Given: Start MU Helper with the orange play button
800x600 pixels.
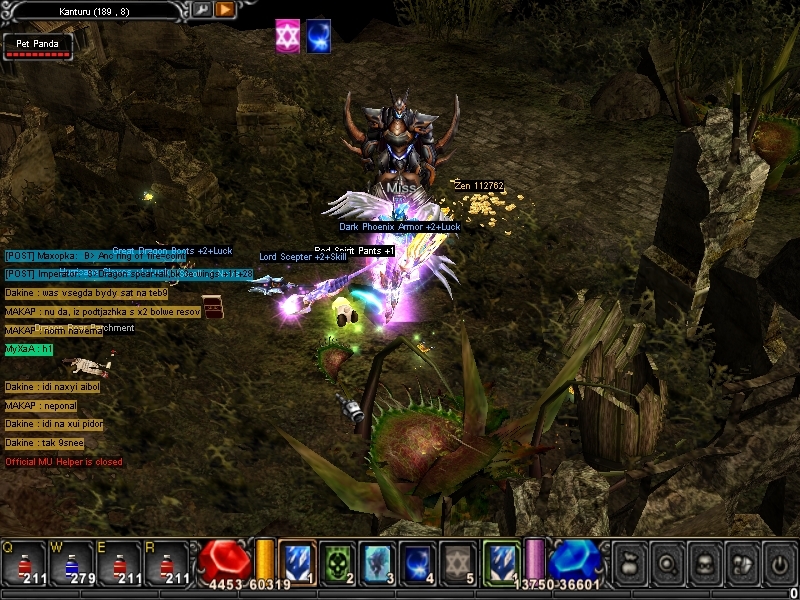Looking at the screenshot, I should pos(225,9).
